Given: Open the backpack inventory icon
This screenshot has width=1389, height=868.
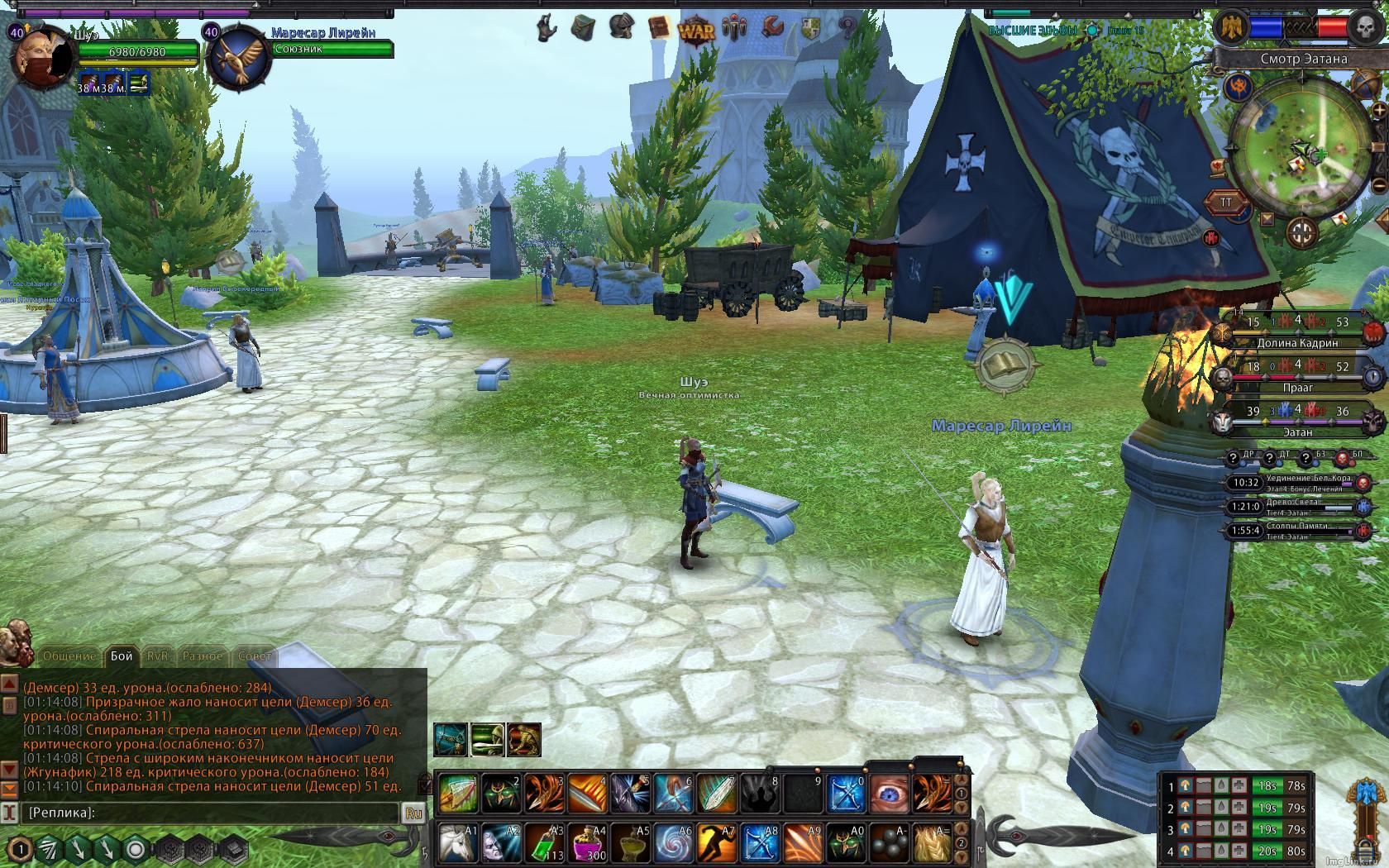Looking at the screenshot, I should (x=583, y=27).
